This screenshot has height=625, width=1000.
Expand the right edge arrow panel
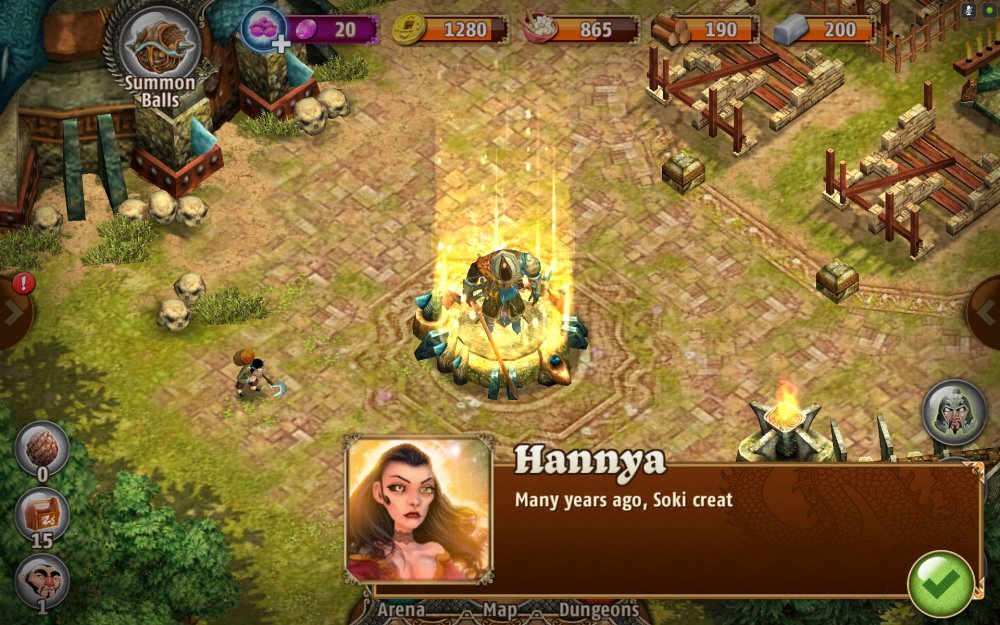coord(986,312)
